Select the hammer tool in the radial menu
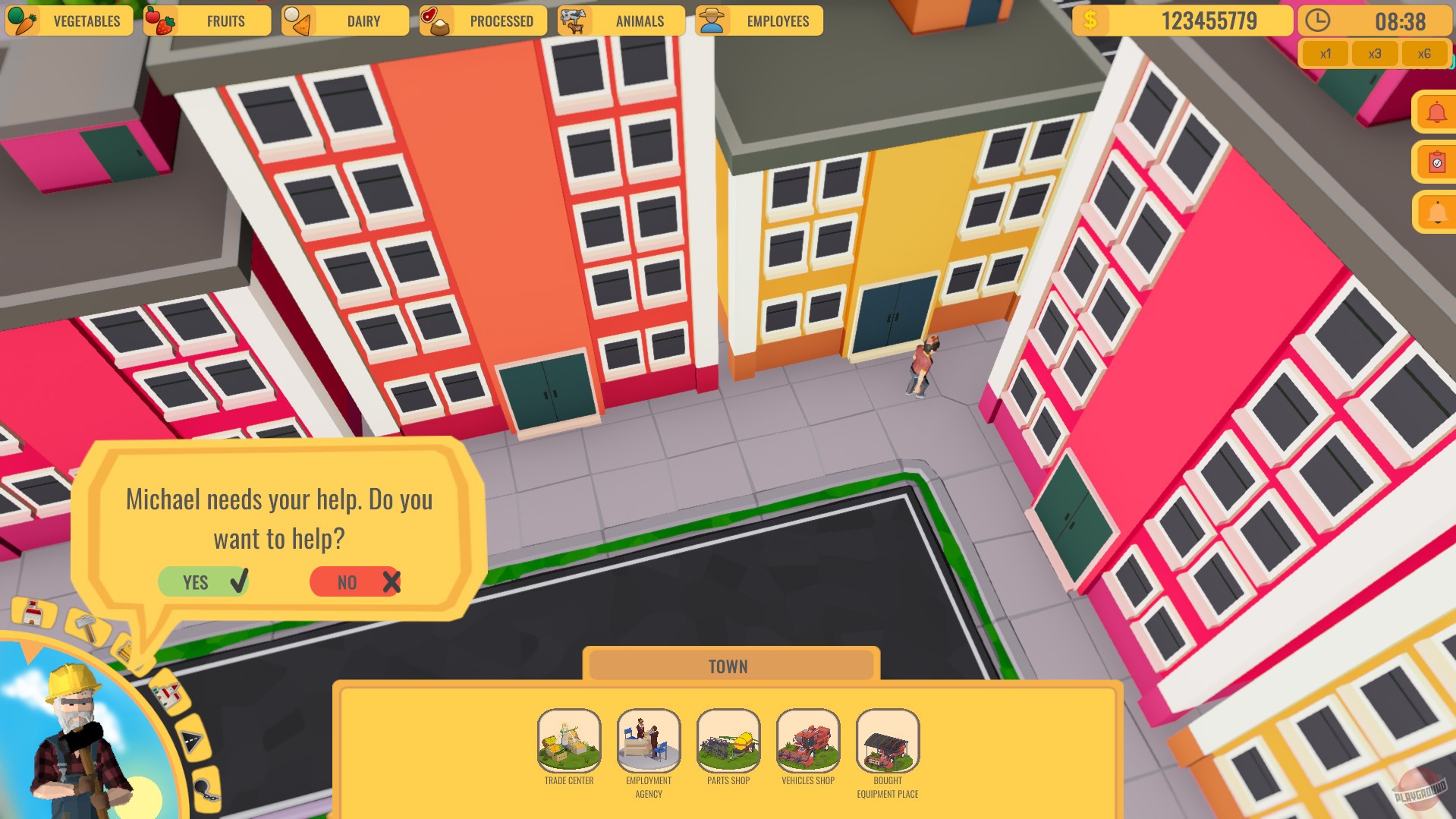This screenshot has width=1456, height=819. tap(85, 625)
